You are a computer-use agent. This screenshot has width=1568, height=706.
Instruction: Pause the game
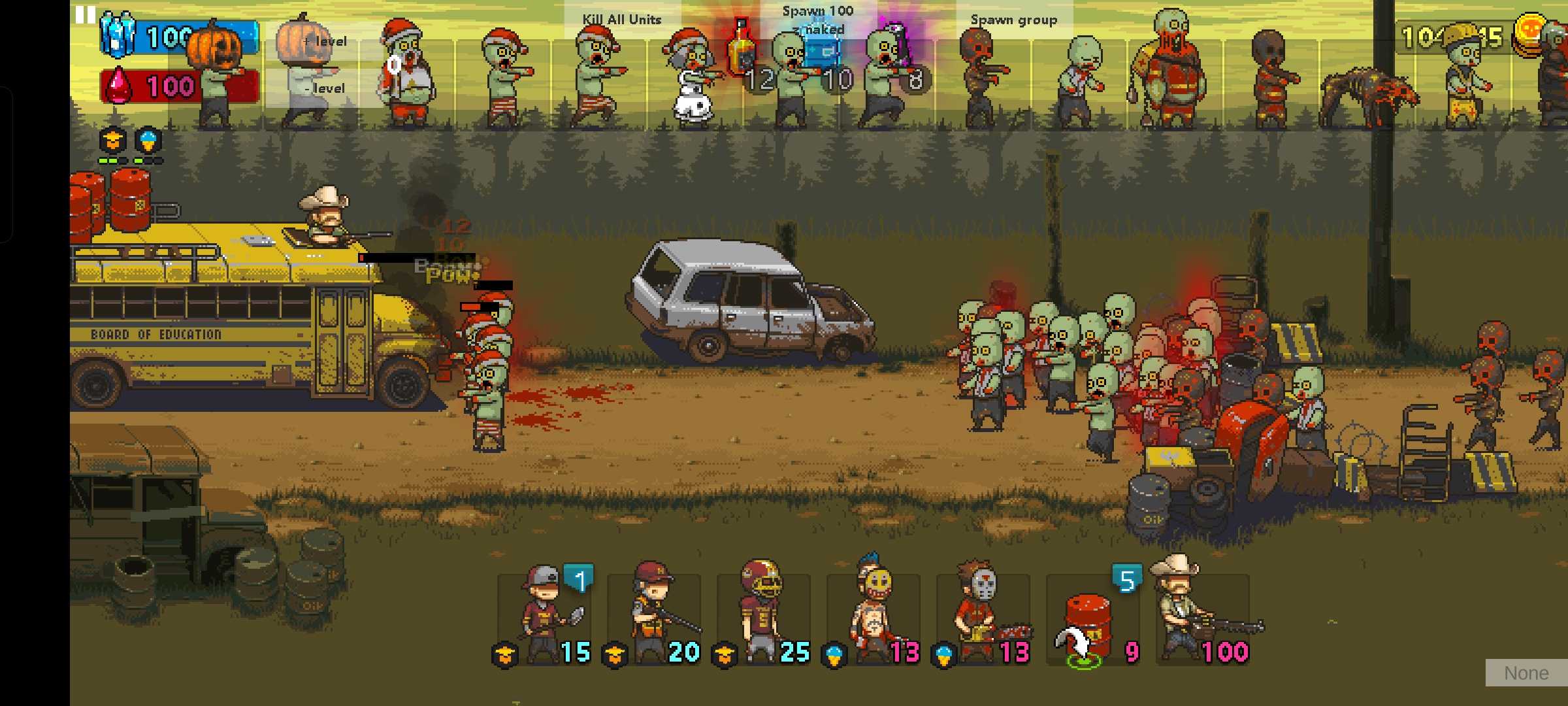(x=86, y=14)
